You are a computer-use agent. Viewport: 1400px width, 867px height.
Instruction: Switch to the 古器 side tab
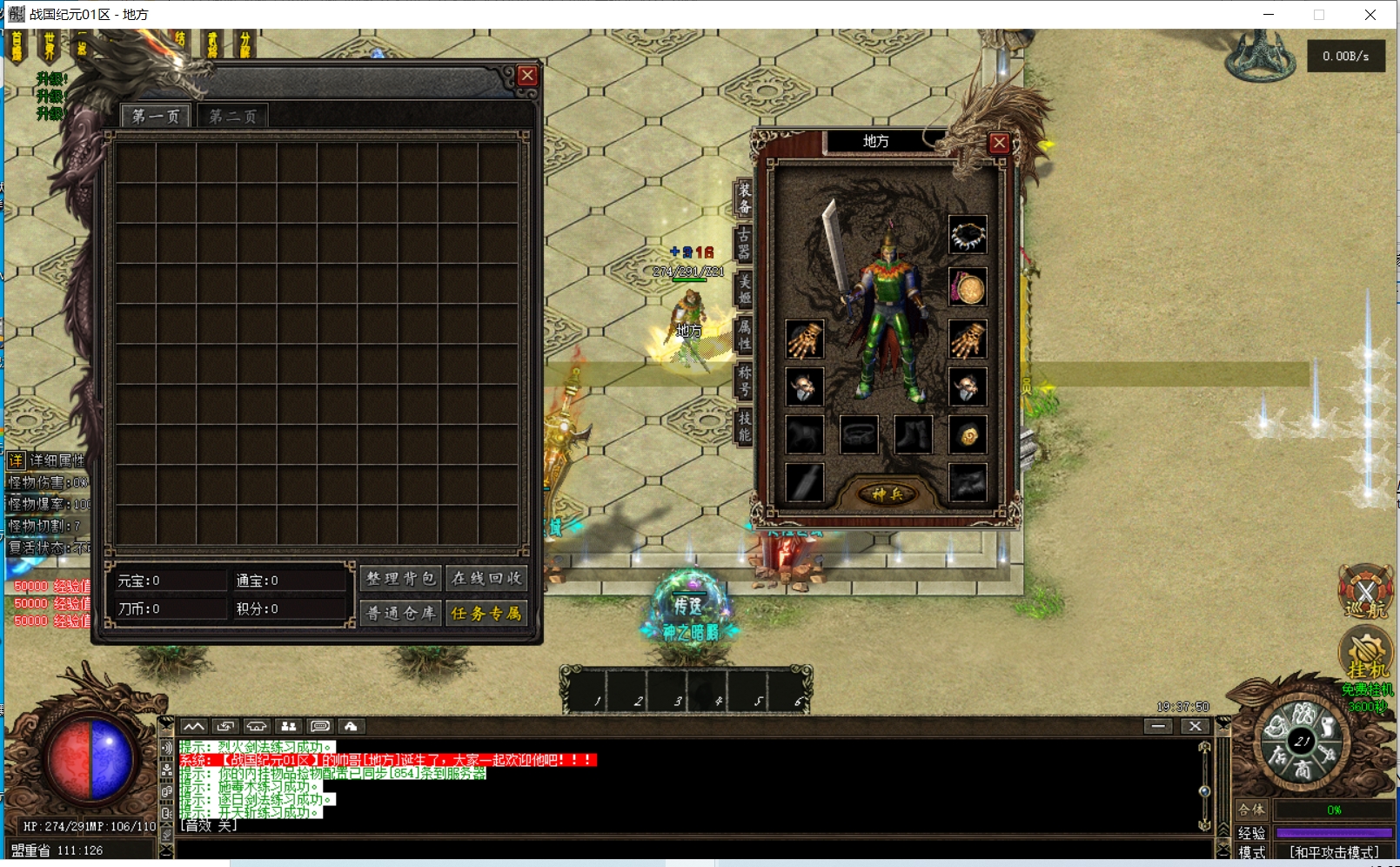[744, 244]
